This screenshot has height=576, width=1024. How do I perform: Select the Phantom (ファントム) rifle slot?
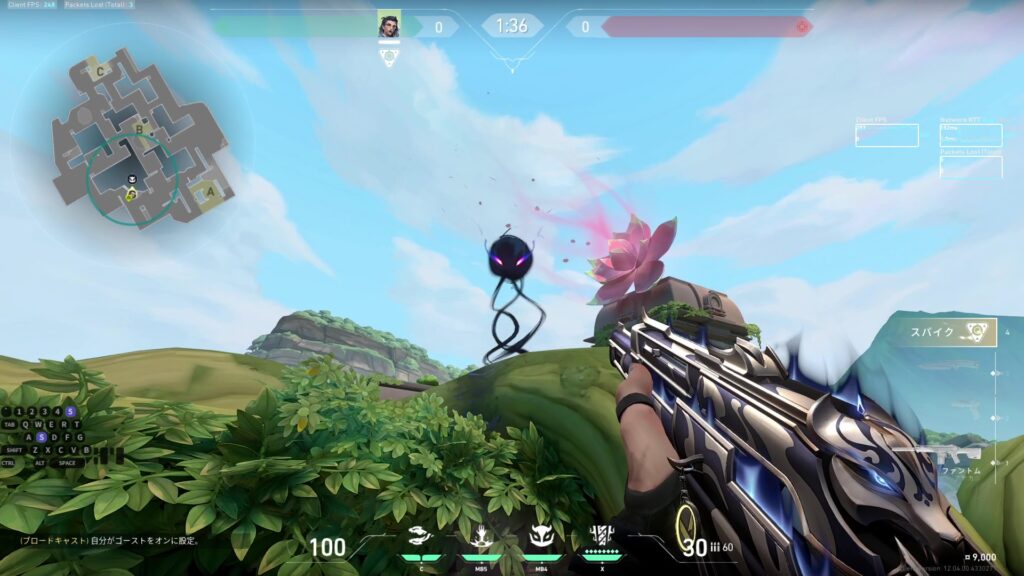945,460
